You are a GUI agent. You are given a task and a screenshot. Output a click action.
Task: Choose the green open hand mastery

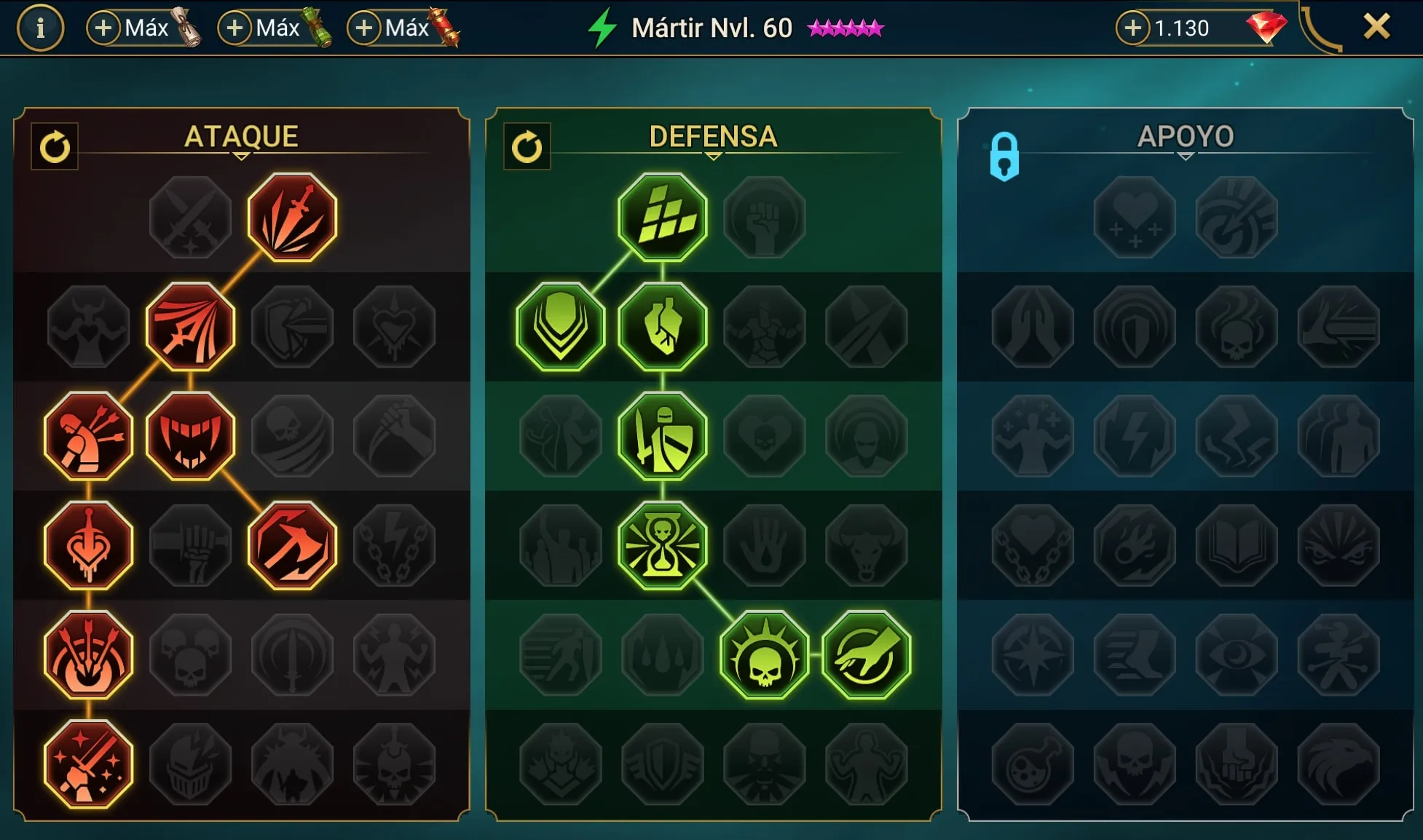click(866, 654)
